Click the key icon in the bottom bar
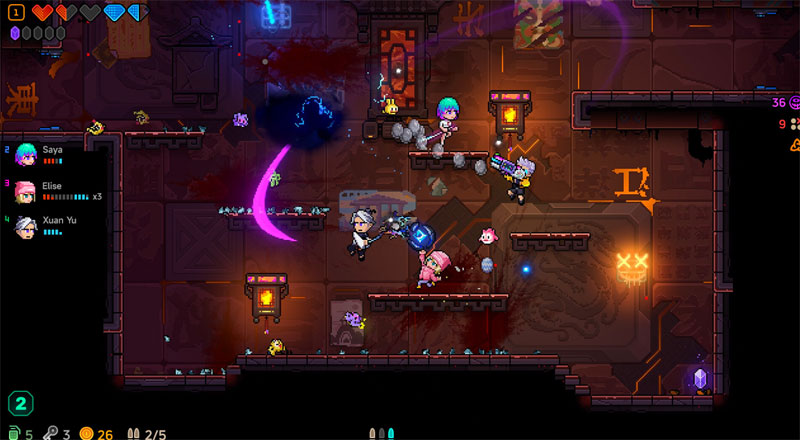Viewport: 800px width, 440px height. (x=49, y=433)
